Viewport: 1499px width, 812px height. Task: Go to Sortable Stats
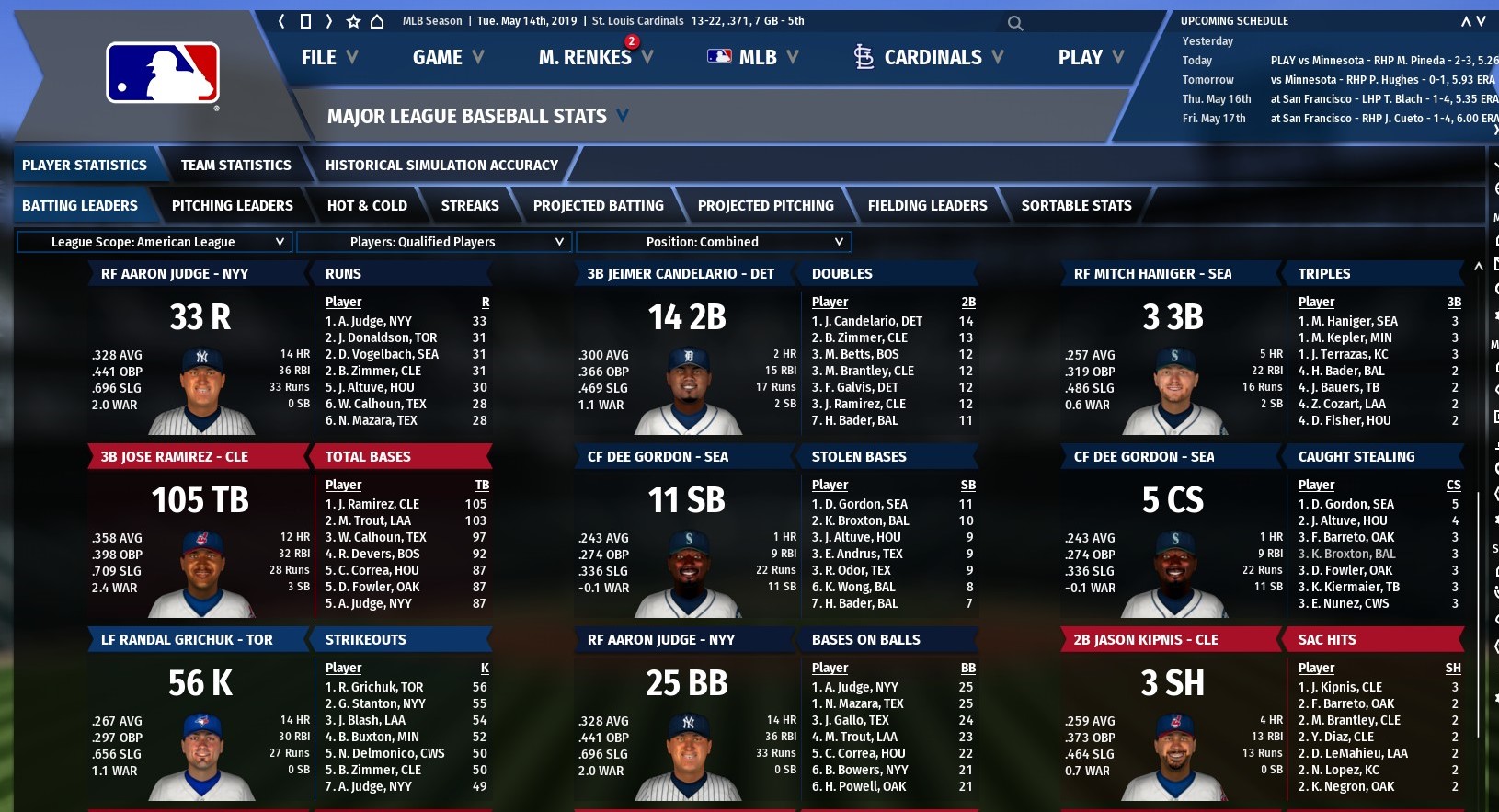pos(1076,206)
